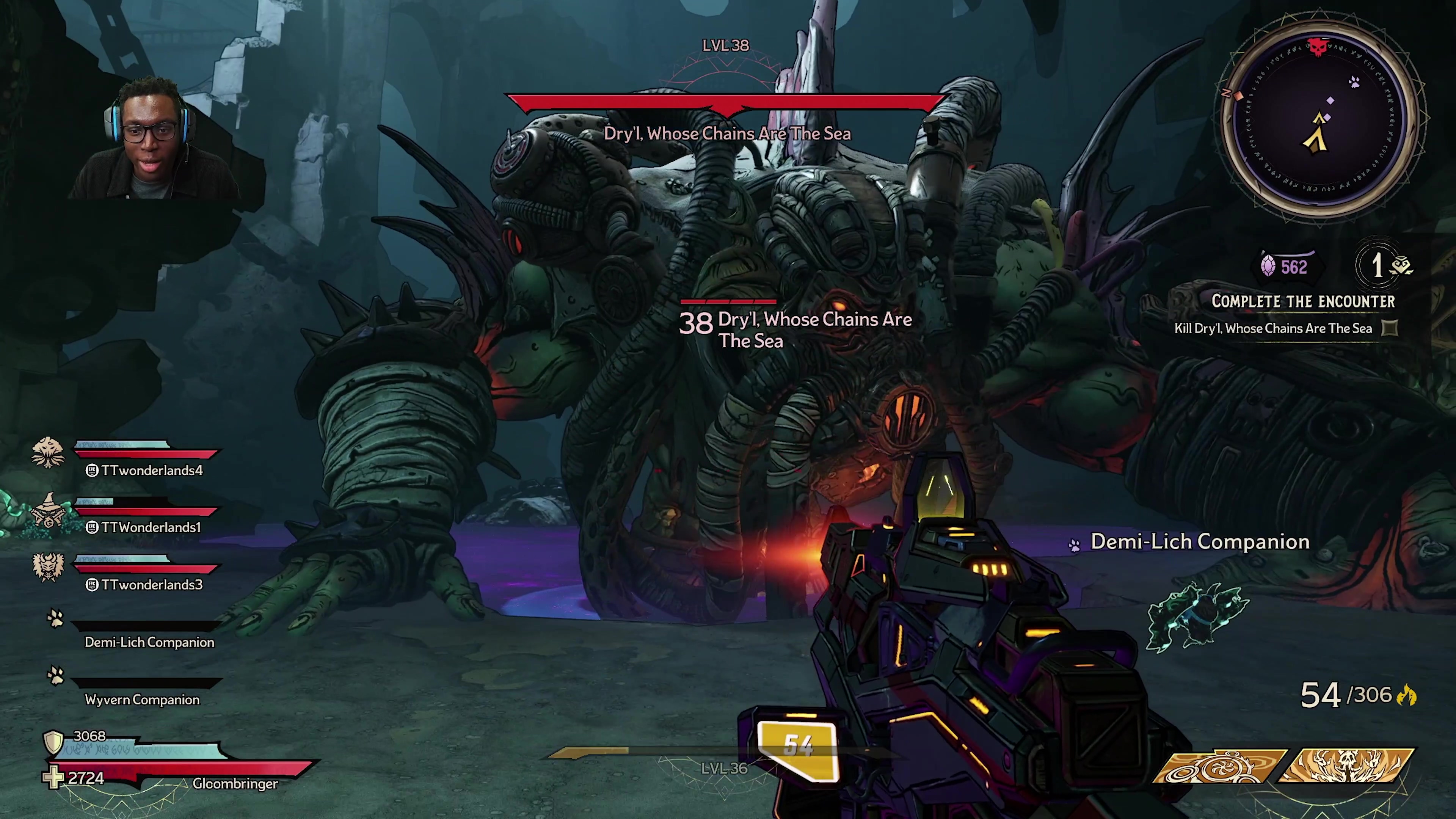Toggle the Kill Dry'l objective checkbox
This screenshot has width=1456, height=819.
pyautogui.click(x=1389, y=328)
